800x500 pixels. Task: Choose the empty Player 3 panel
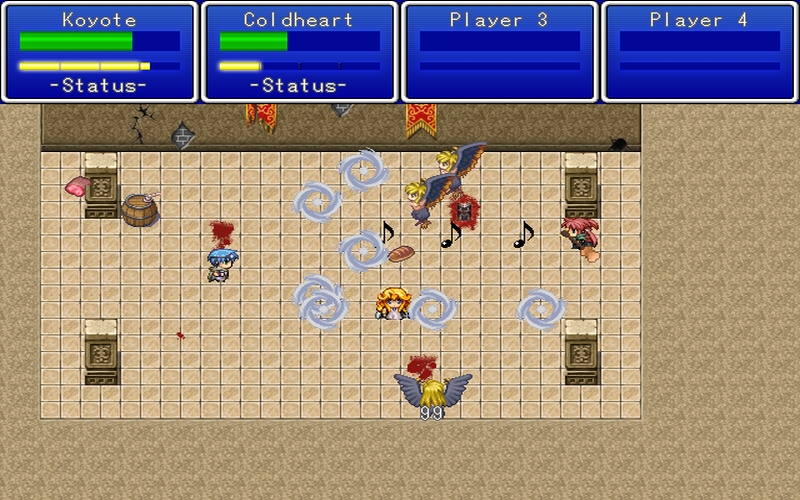[x=499, y=52]
